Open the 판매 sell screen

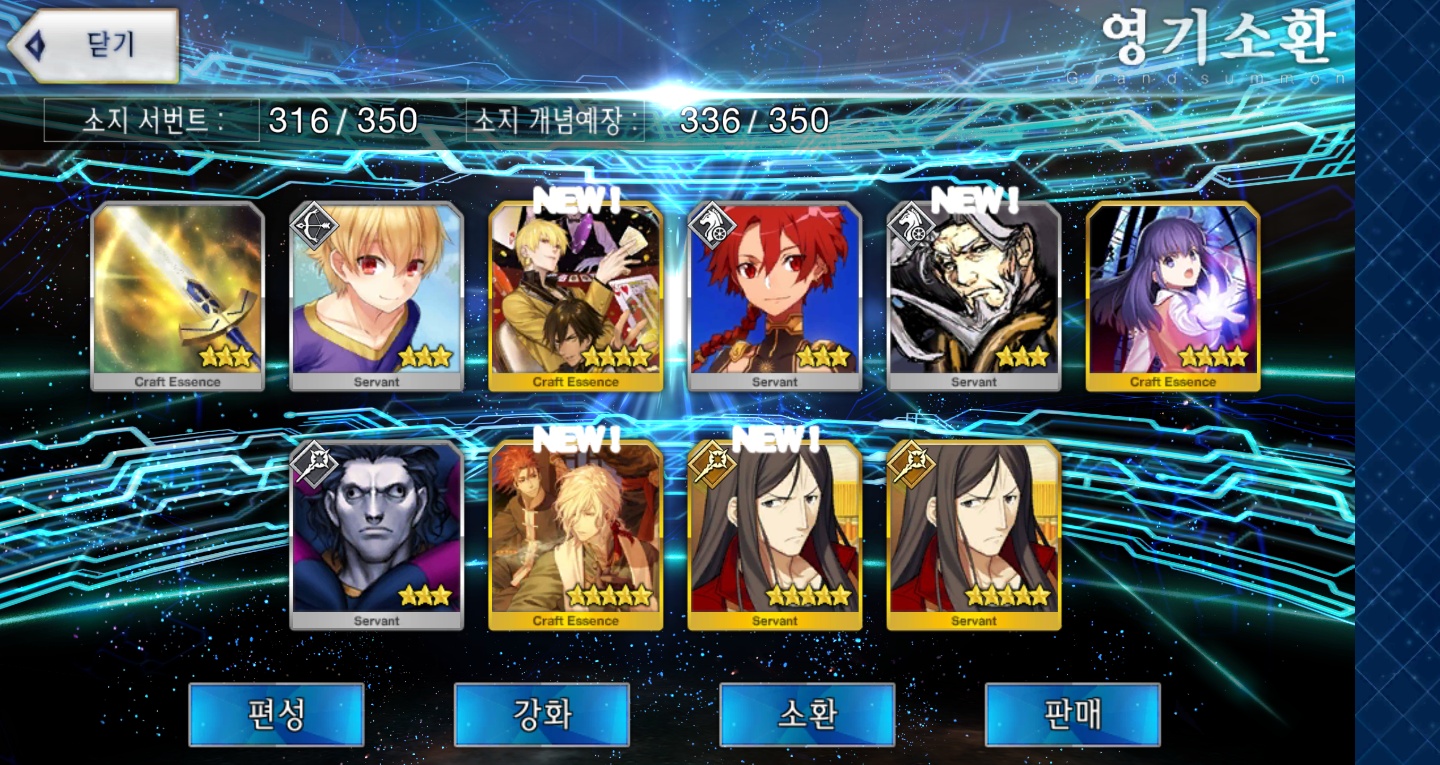[1072, 714]
